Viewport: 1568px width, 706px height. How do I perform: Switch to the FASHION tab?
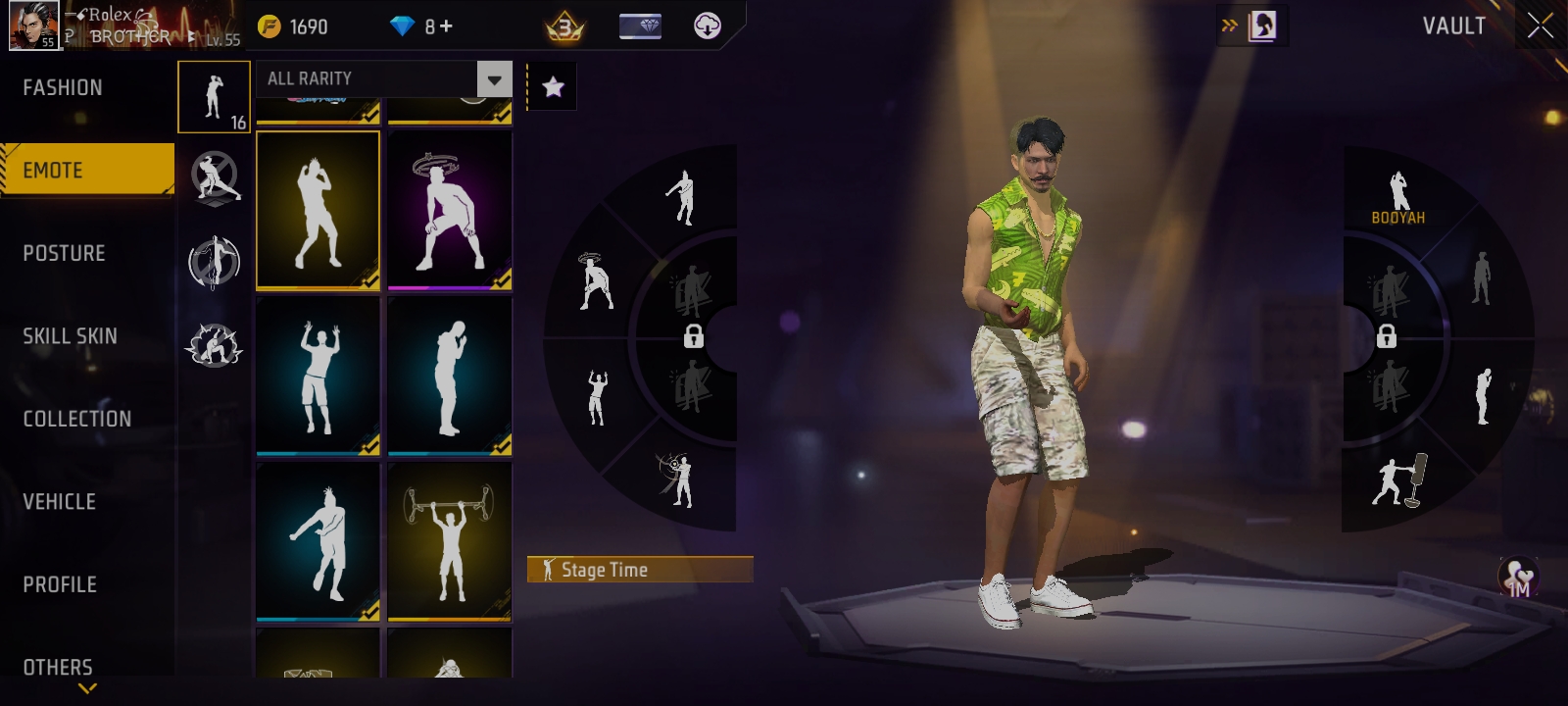pyautogui.click(x=61, y=86)
